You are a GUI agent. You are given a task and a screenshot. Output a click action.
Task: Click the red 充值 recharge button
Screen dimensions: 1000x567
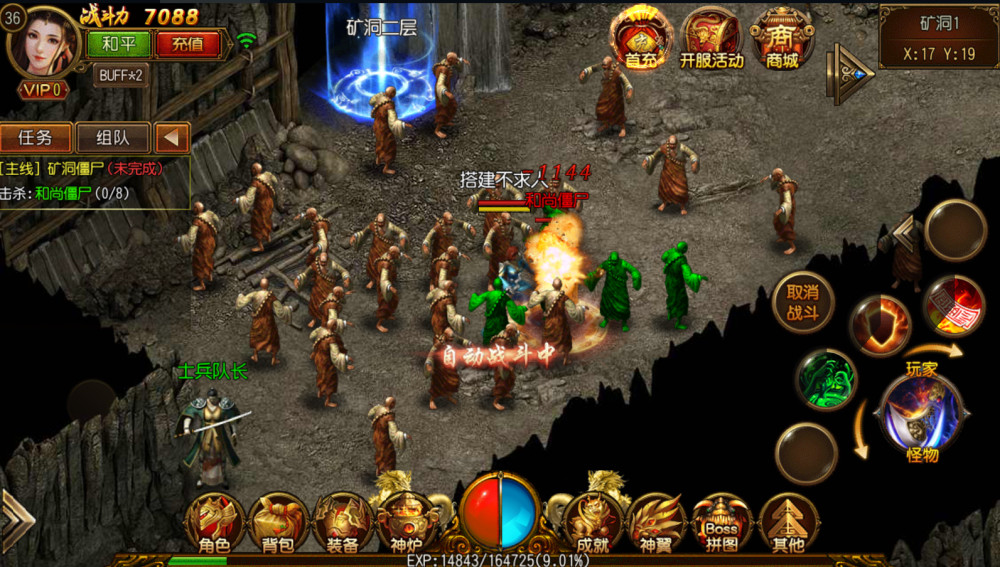[x=187, y=44]
